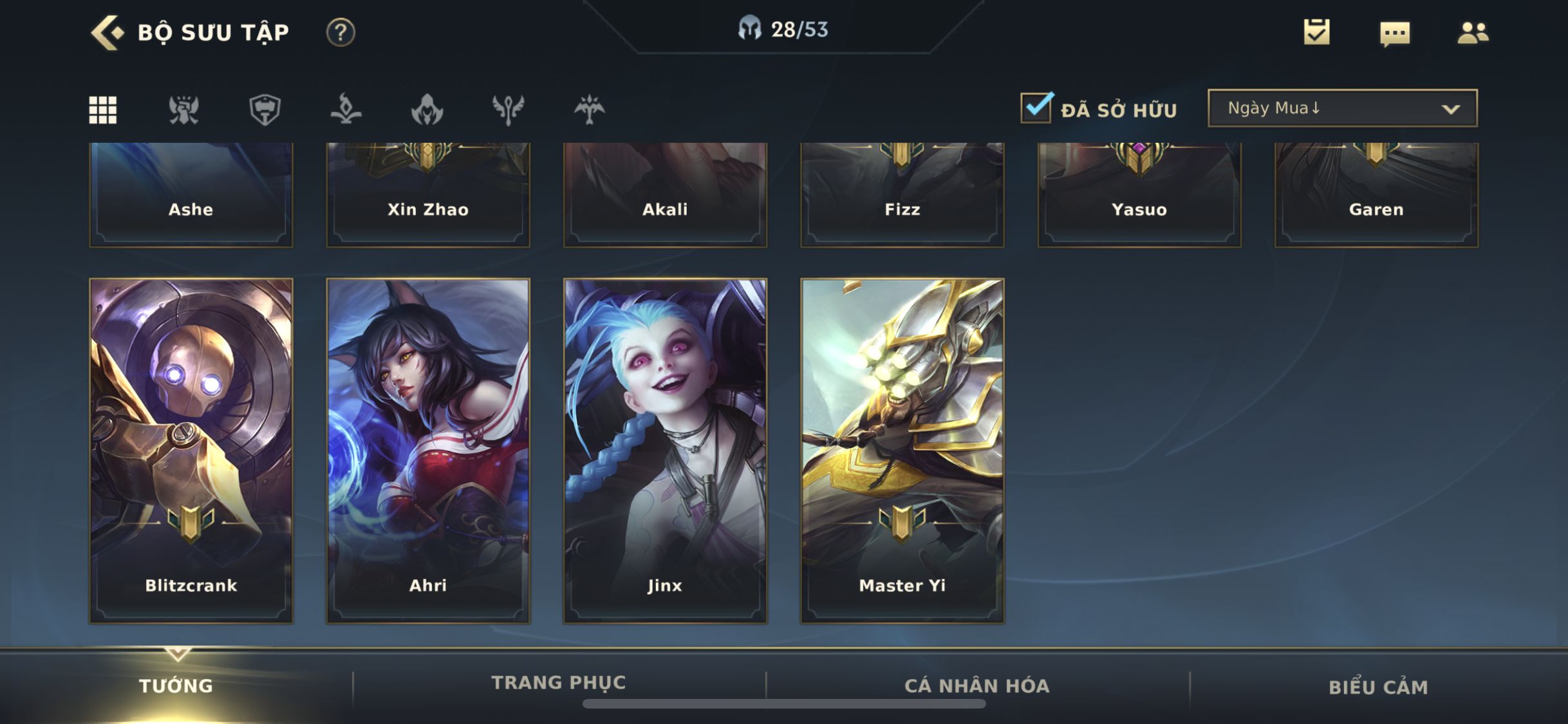Choose the Ahri champion card
Image resolution: width=1568 pixels, height=724 pixels.
tap(428, 450)
